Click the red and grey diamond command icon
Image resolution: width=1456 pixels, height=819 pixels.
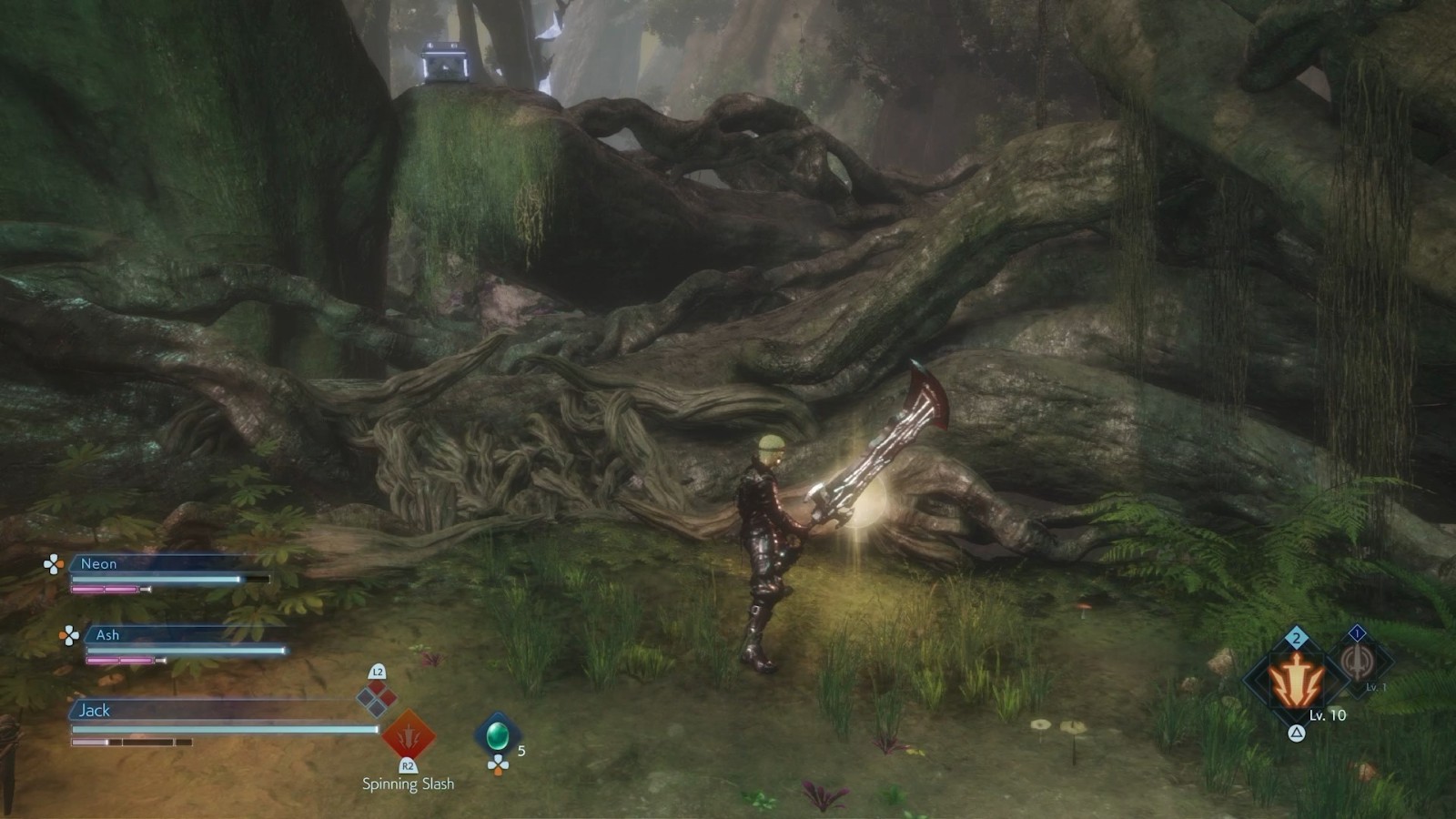(x=376, y=699)
